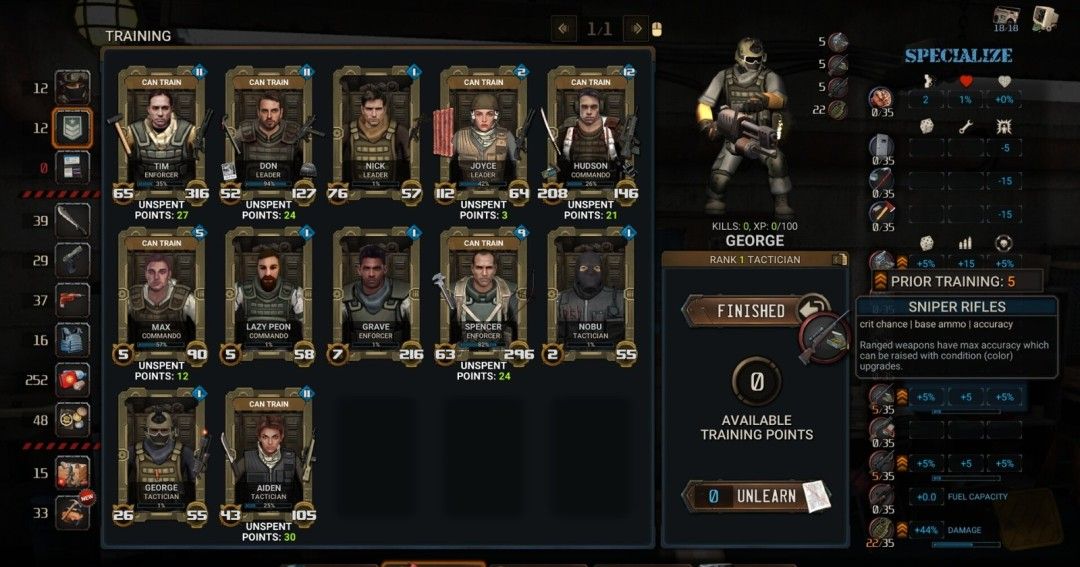
Task: Choose Nobu the Tactician's card
Action: [590, 295]
